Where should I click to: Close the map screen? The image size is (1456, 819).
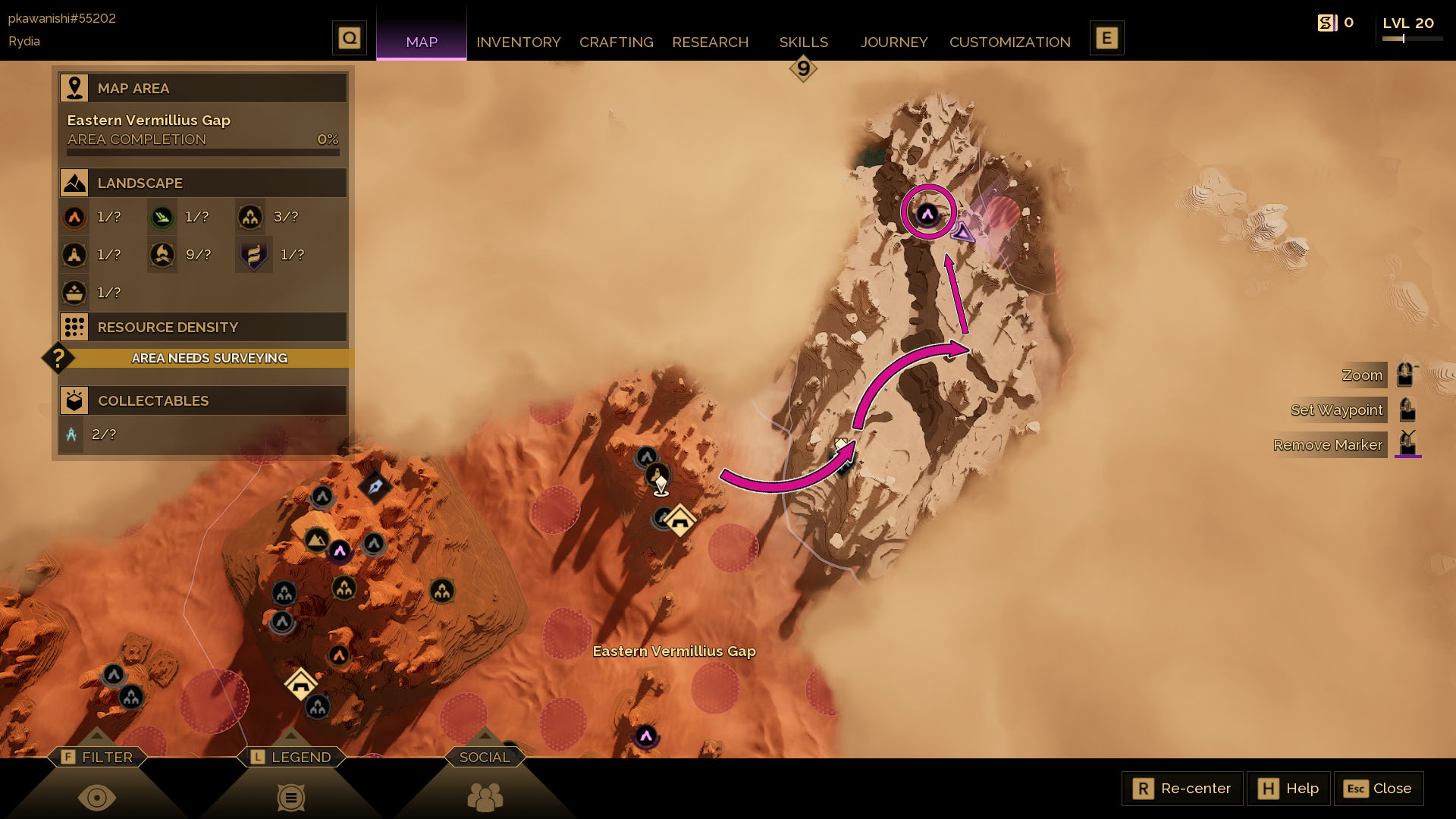tap(1378, 789)
